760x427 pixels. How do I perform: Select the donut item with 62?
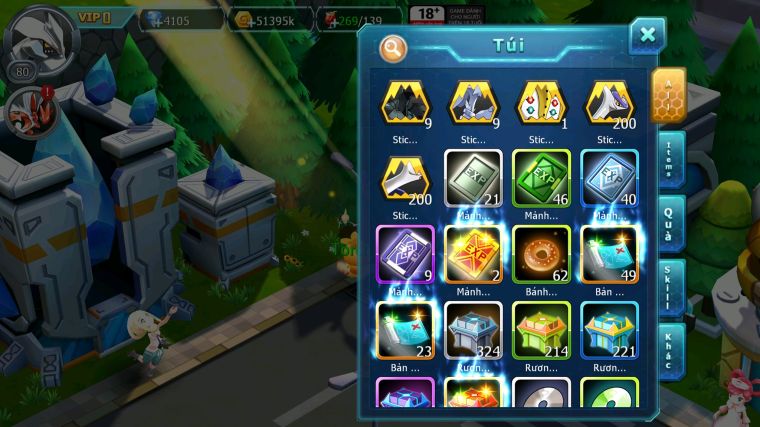[x=541, y=254]
